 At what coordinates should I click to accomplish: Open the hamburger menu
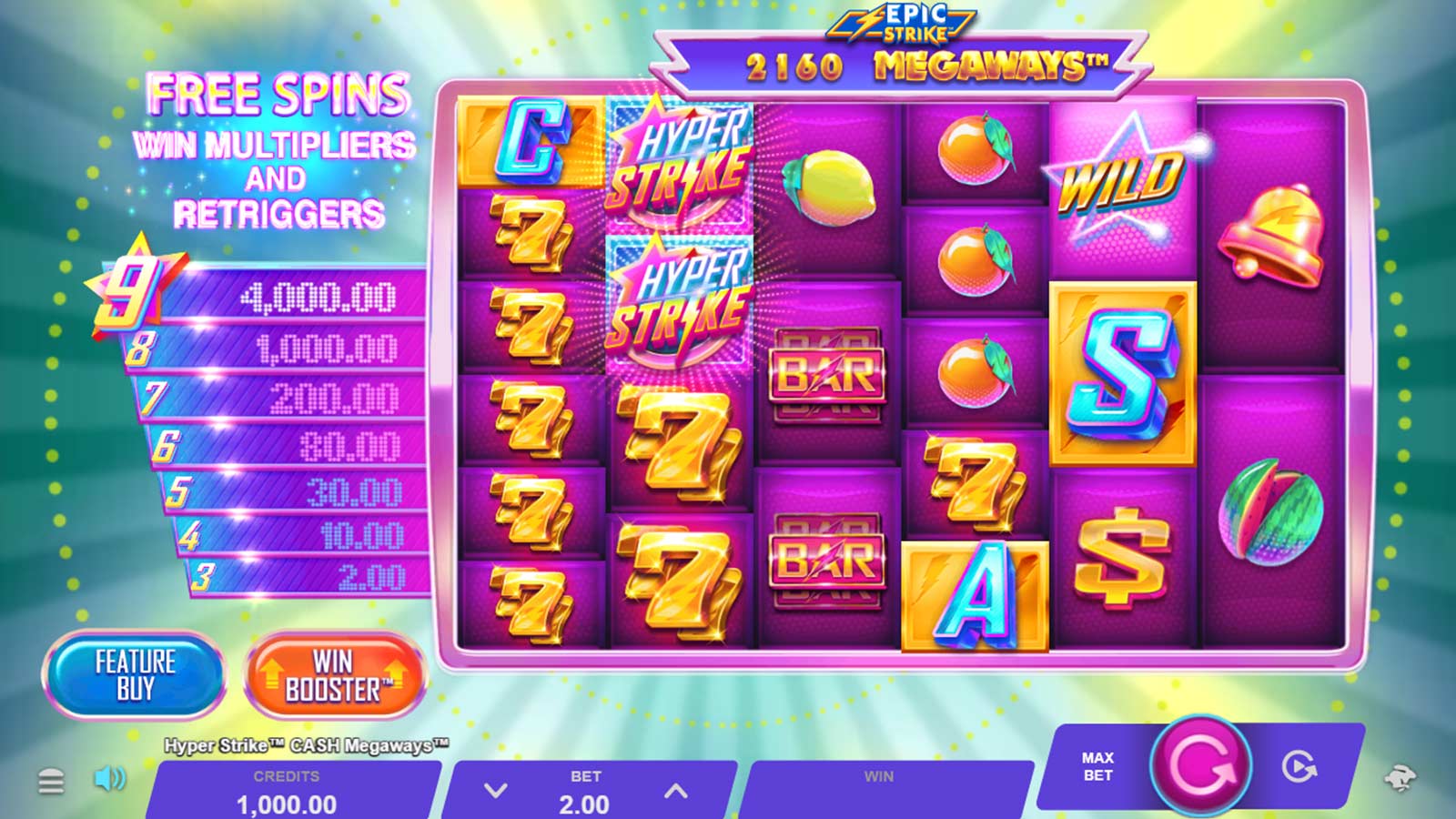pyautogui.click(x=51, y=780)
